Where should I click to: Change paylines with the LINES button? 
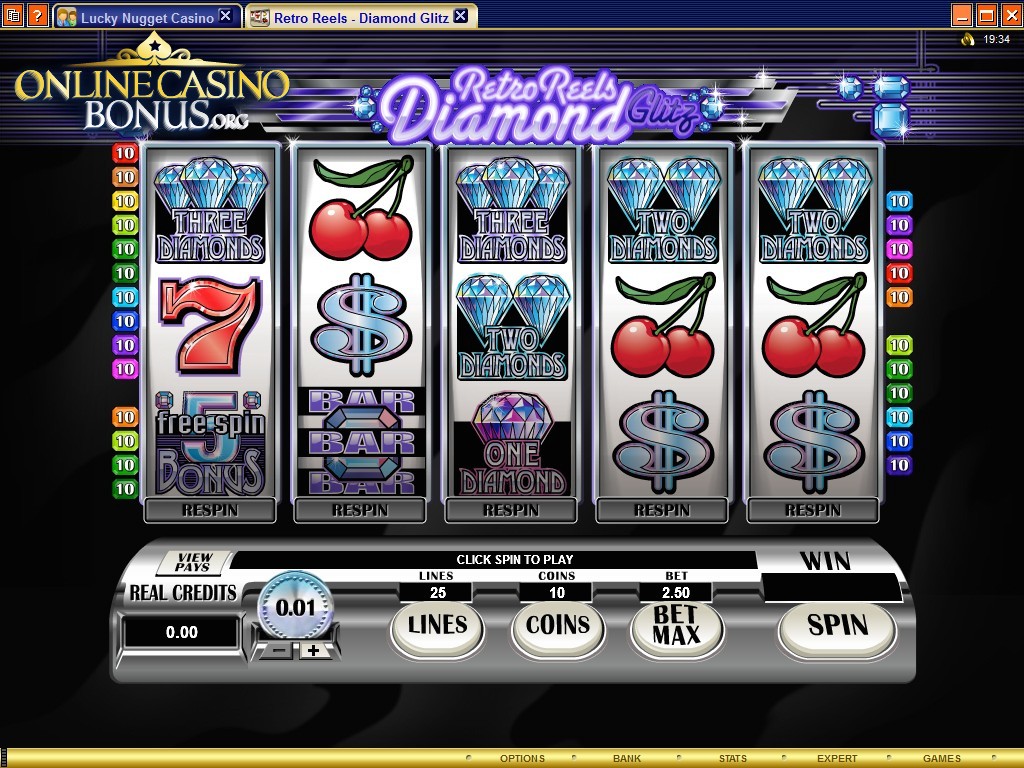pos(437,627)
